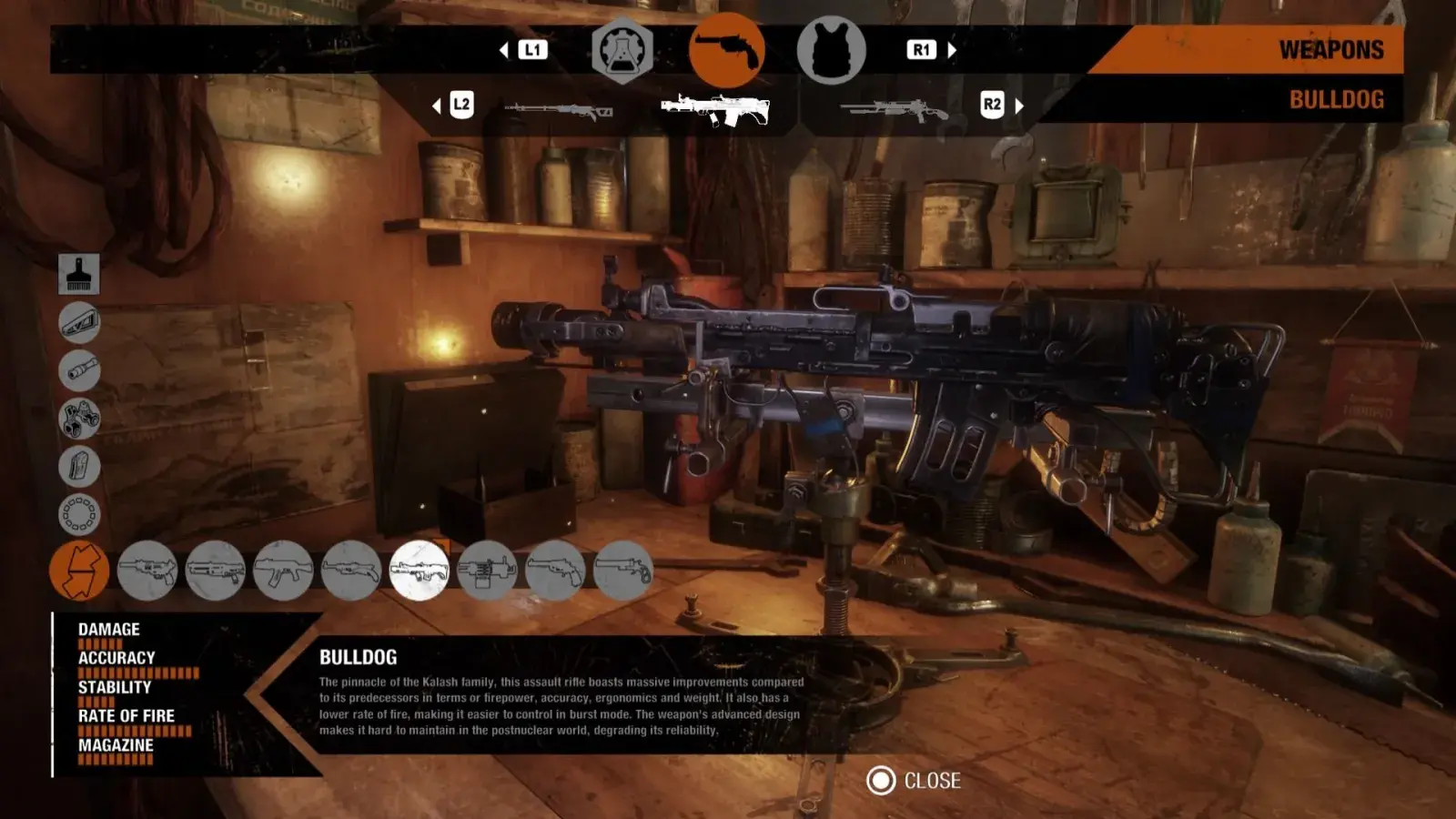Choose the scoped rifle silhouette right of Bulldog
1456x819 pixels.
point(894,110)
